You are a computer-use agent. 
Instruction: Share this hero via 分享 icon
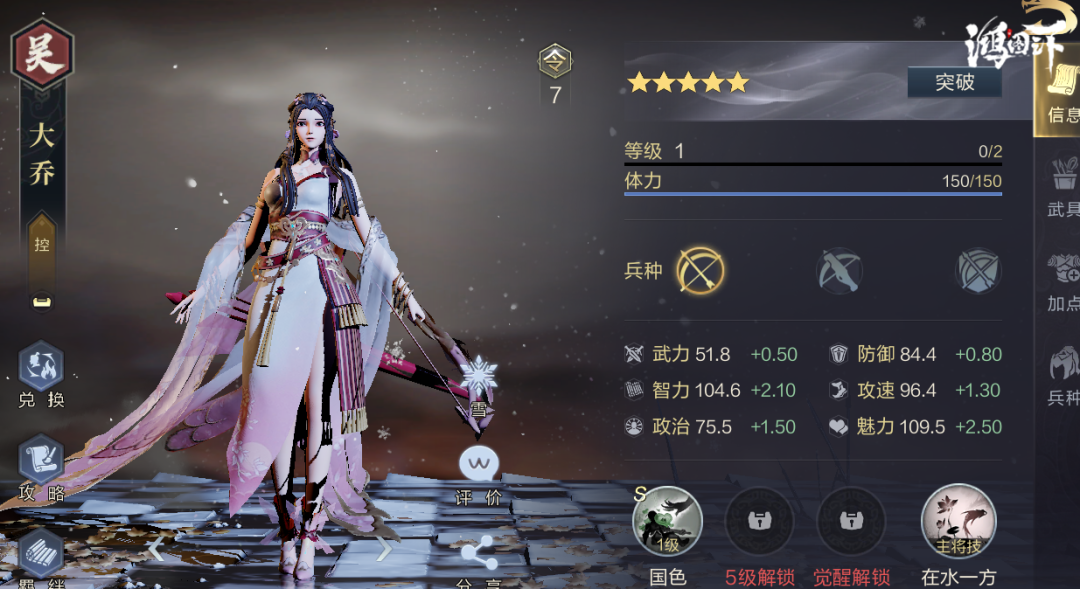tap(478, 556)
